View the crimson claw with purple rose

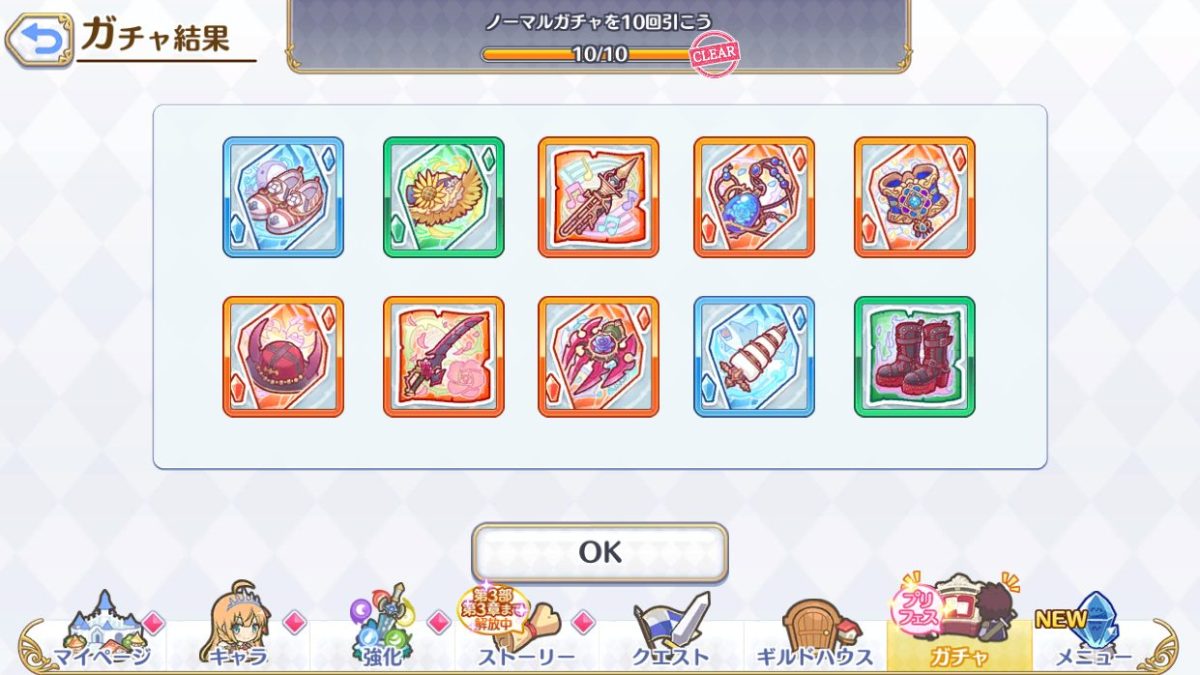pyautogui.click(x=598, y=356)
